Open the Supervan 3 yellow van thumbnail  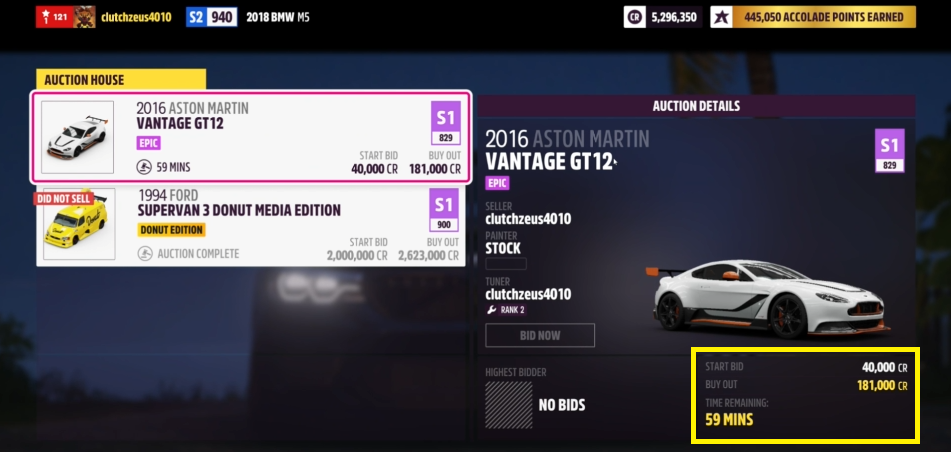point(79,229)
